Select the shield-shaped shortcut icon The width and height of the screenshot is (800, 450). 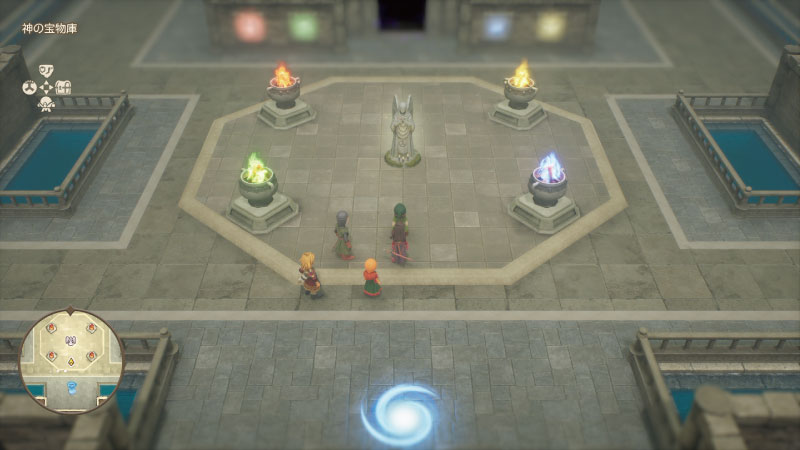[x=46, y=70]
